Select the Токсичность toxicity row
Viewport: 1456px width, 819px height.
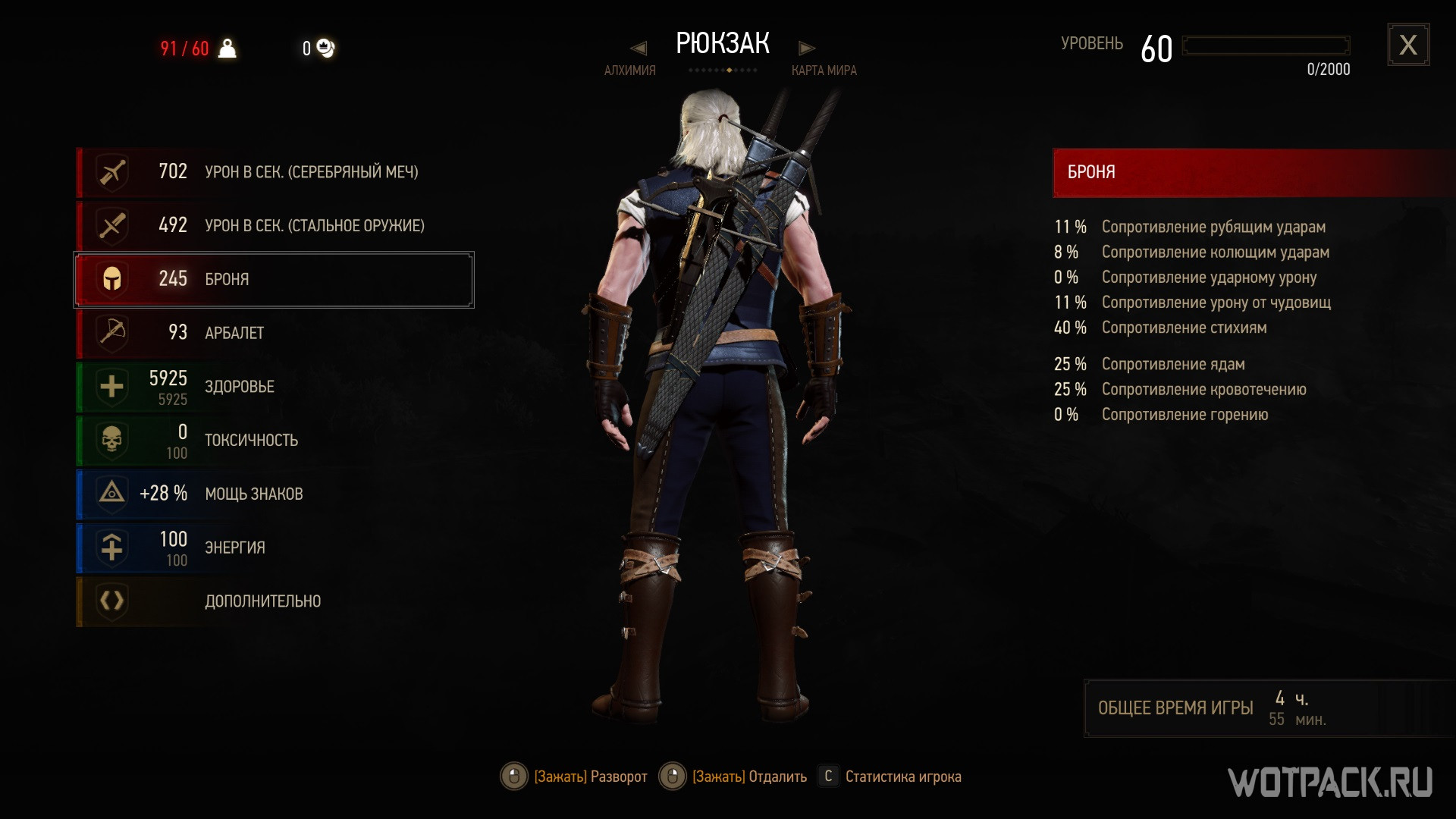pos(273,441)
